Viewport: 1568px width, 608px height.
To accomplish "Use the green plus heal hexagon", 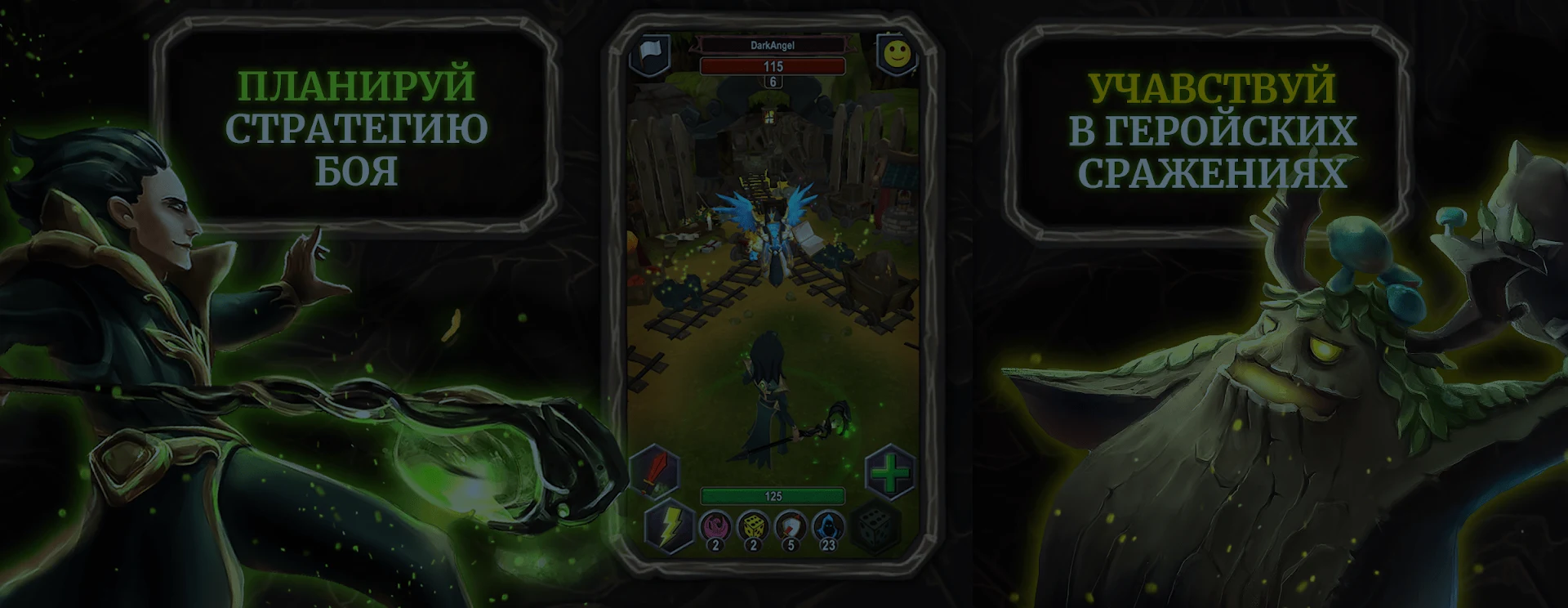I will click(x=889, y=472).
